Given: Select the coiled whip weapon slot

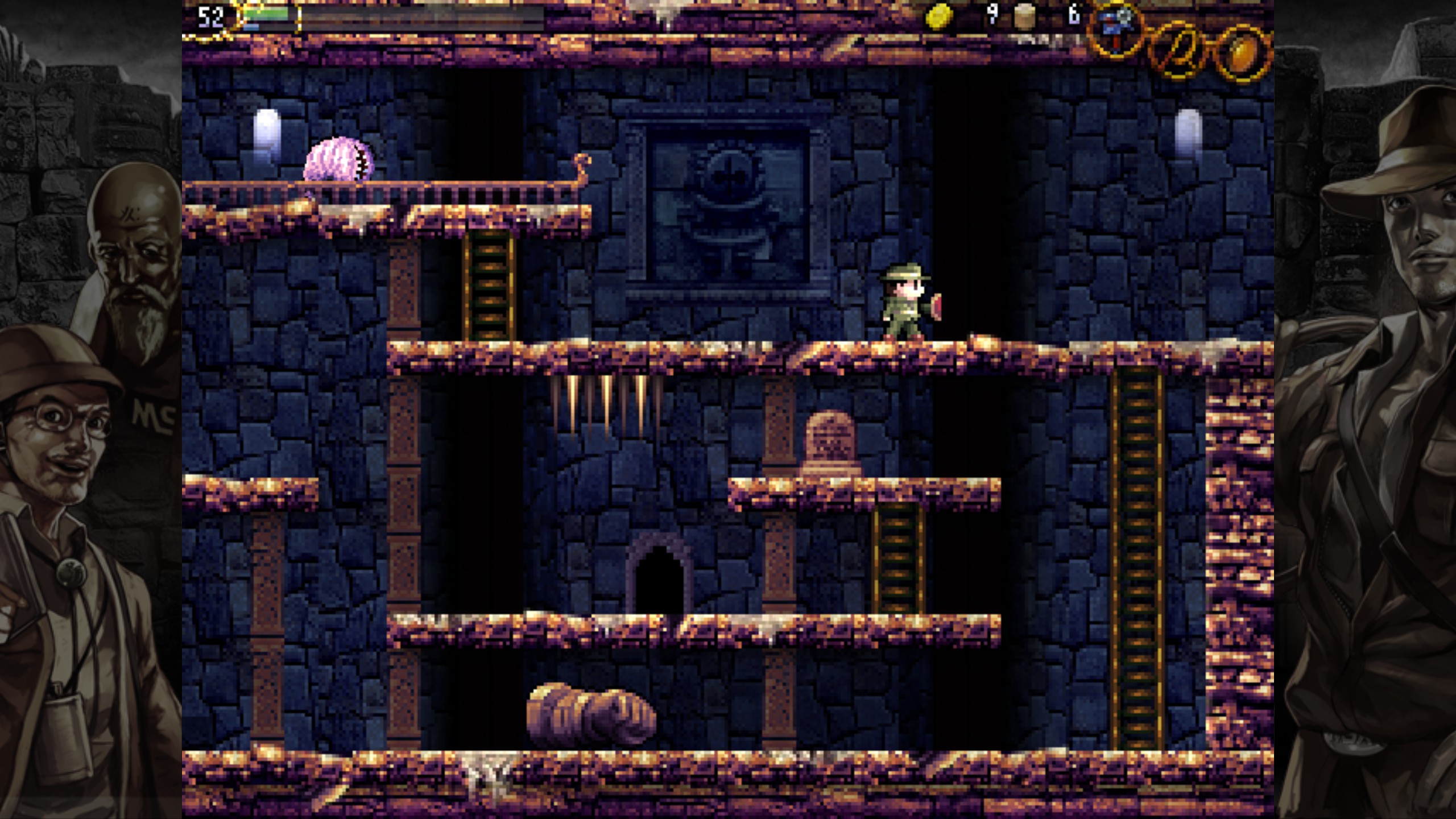Looking at the screenshot, I should coord(1178,49).
